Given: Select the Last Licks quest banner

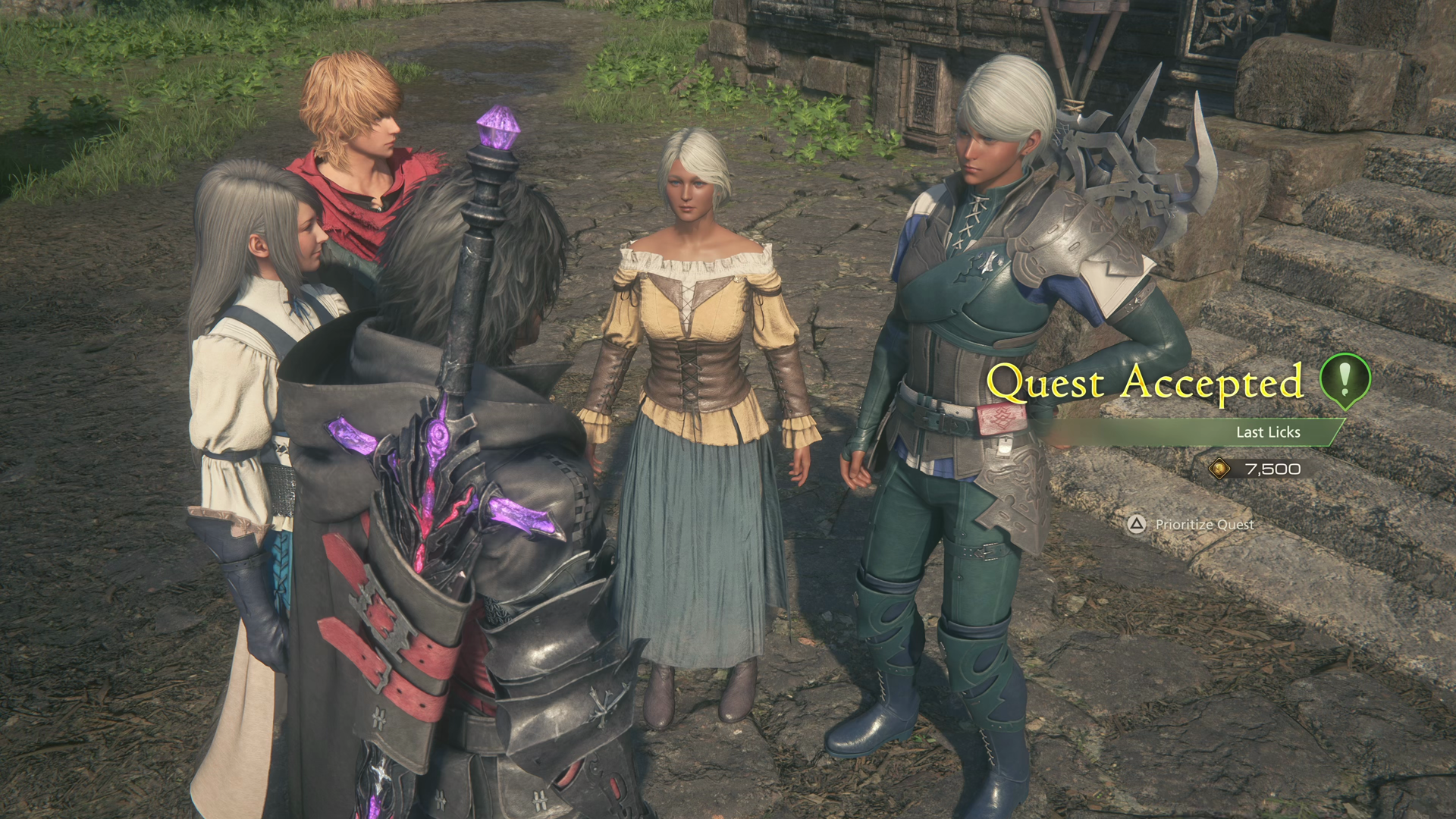Looking at the screenshot, I should [x=1267, y=432].
